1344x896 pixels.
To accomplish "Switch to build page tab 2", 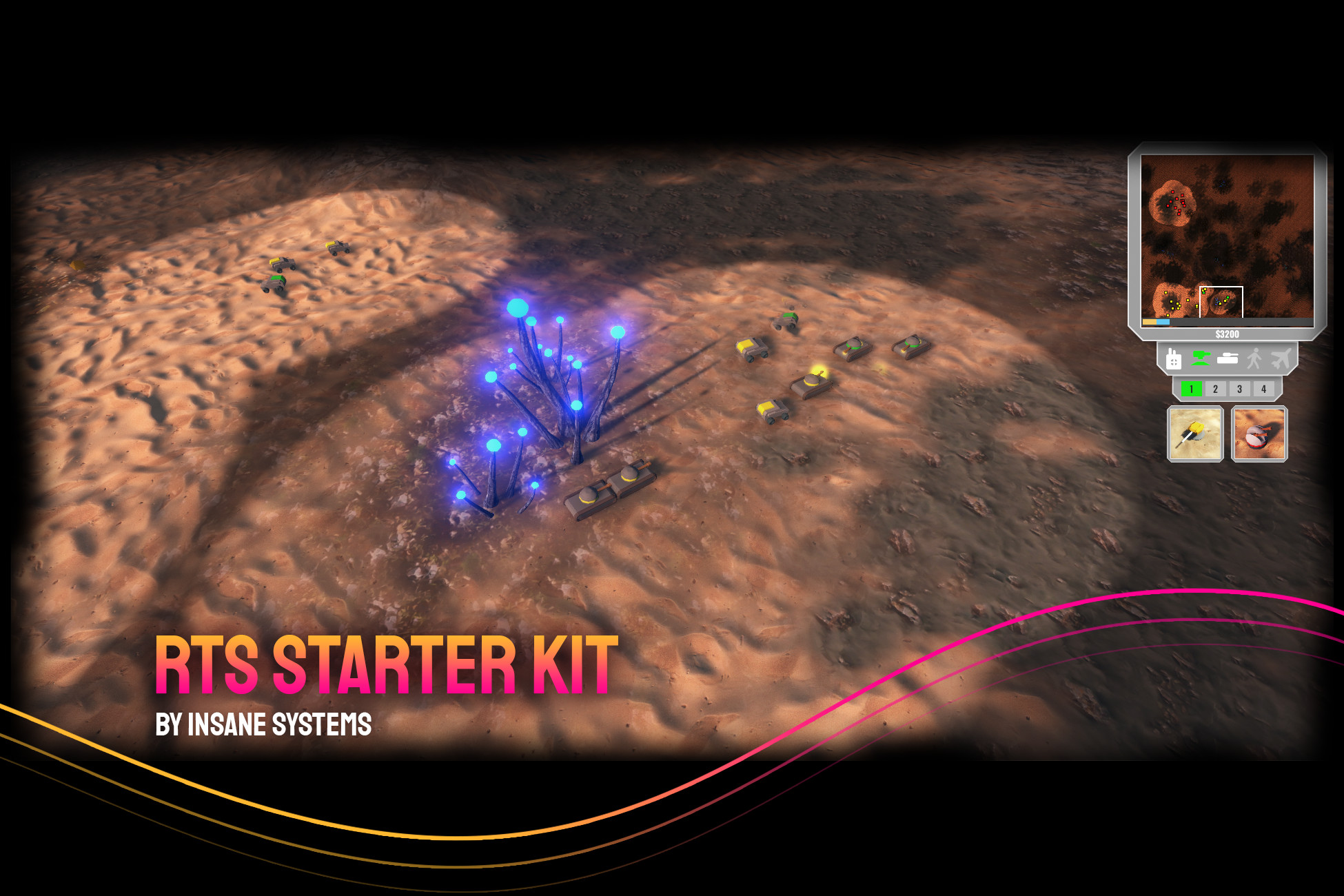I will (1215, 388).
